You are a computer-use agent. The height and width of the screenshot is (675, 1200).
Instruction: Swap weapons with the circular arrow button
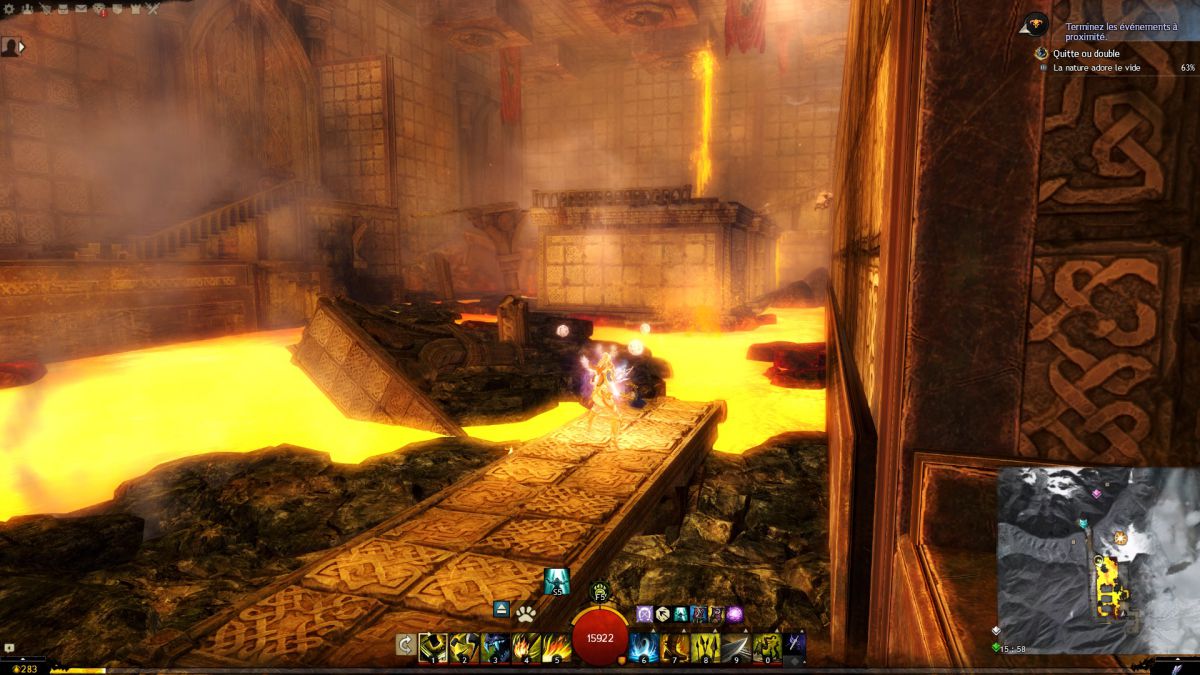(405, 645)
